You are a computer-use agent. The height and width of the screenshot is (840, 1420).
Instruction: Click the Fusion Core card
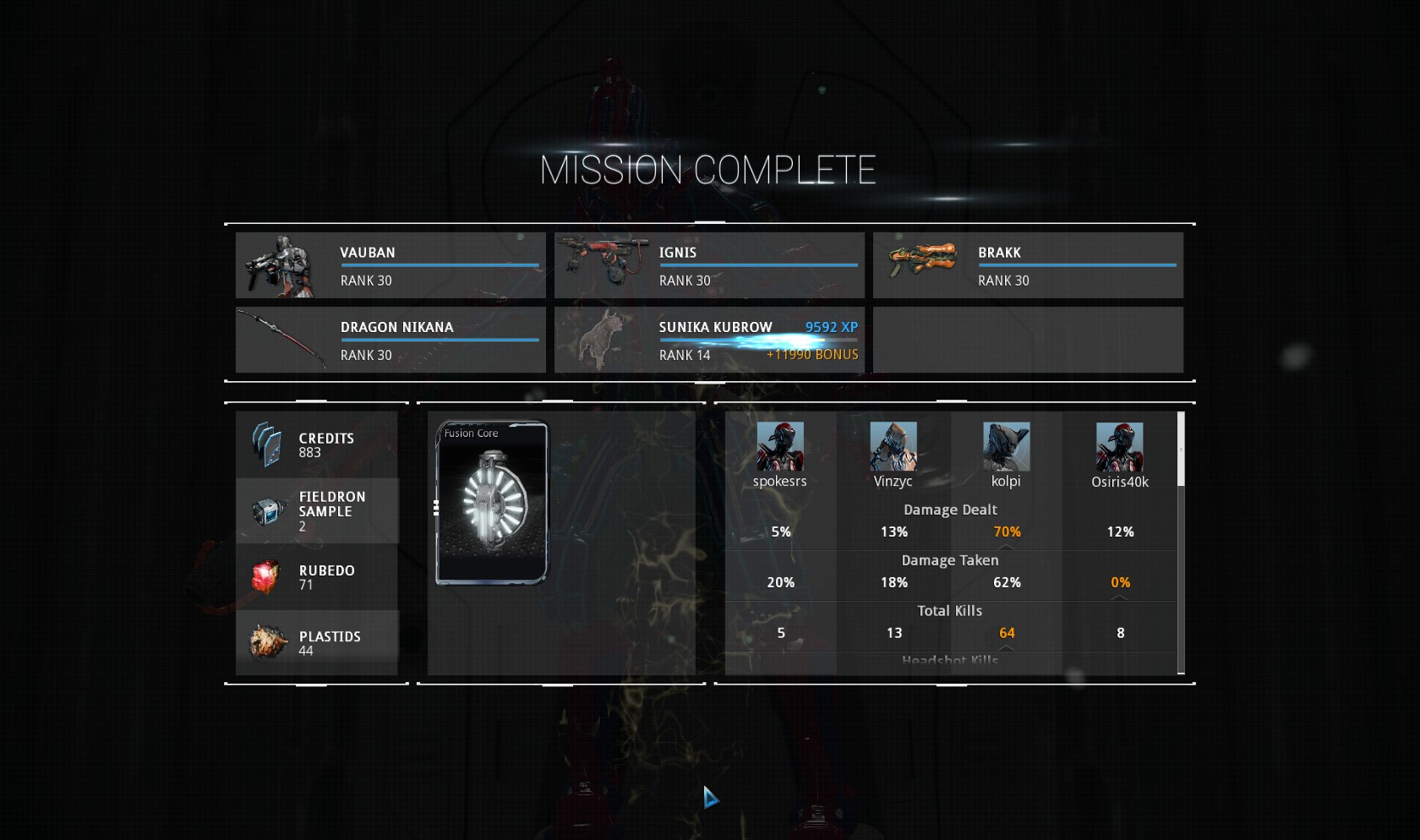click(x=492, y=503)
